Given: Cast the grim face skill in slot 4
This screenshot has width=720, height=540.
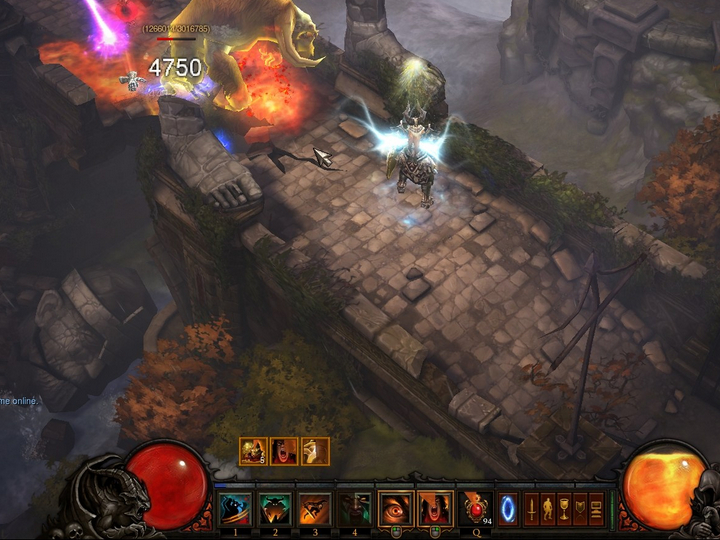Looking at the screenshot, I should point(354,509).
